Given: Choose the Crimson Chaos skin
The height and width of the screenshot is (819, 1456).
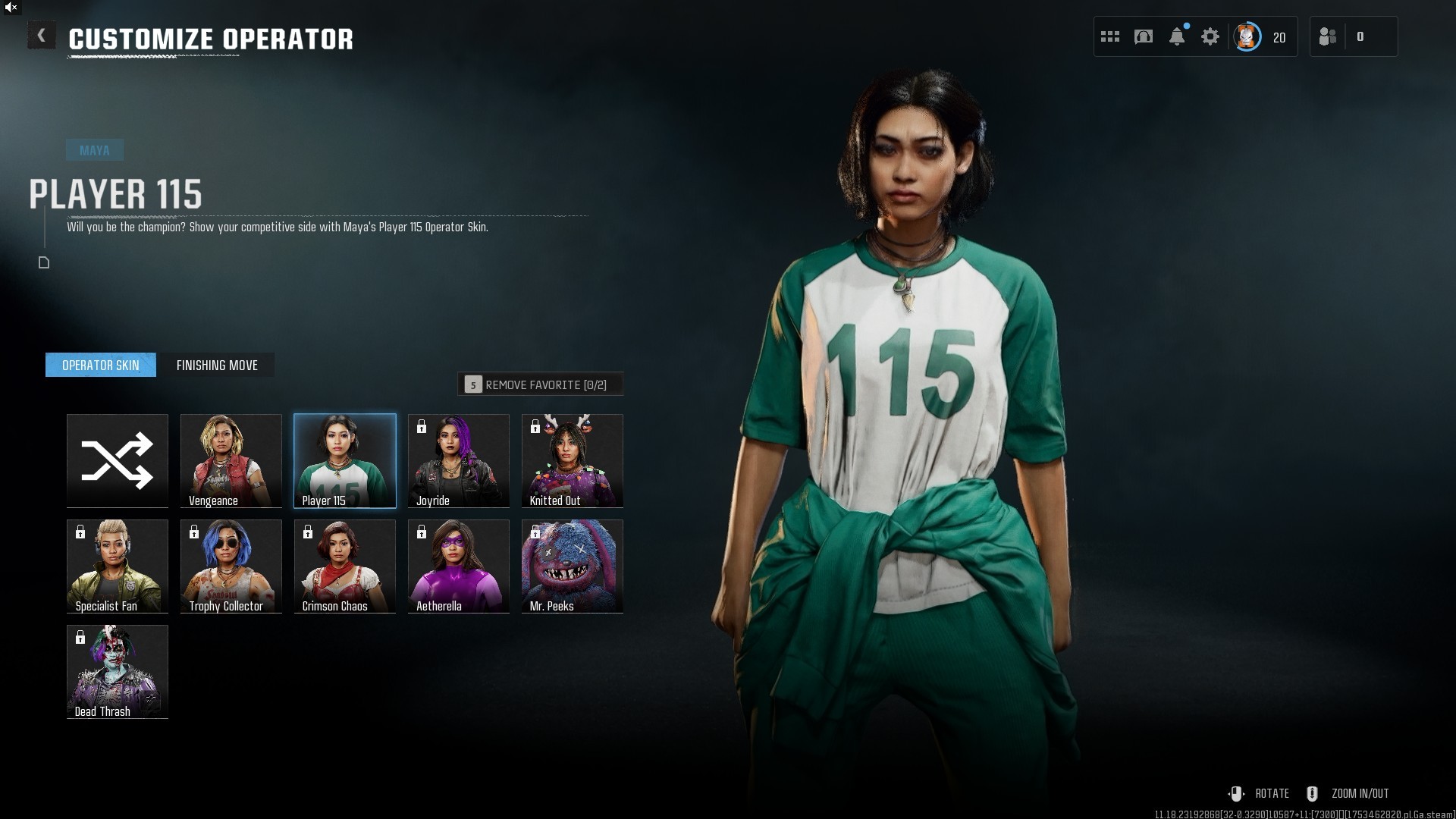Looking at the screenshot, I should point(345,566).
